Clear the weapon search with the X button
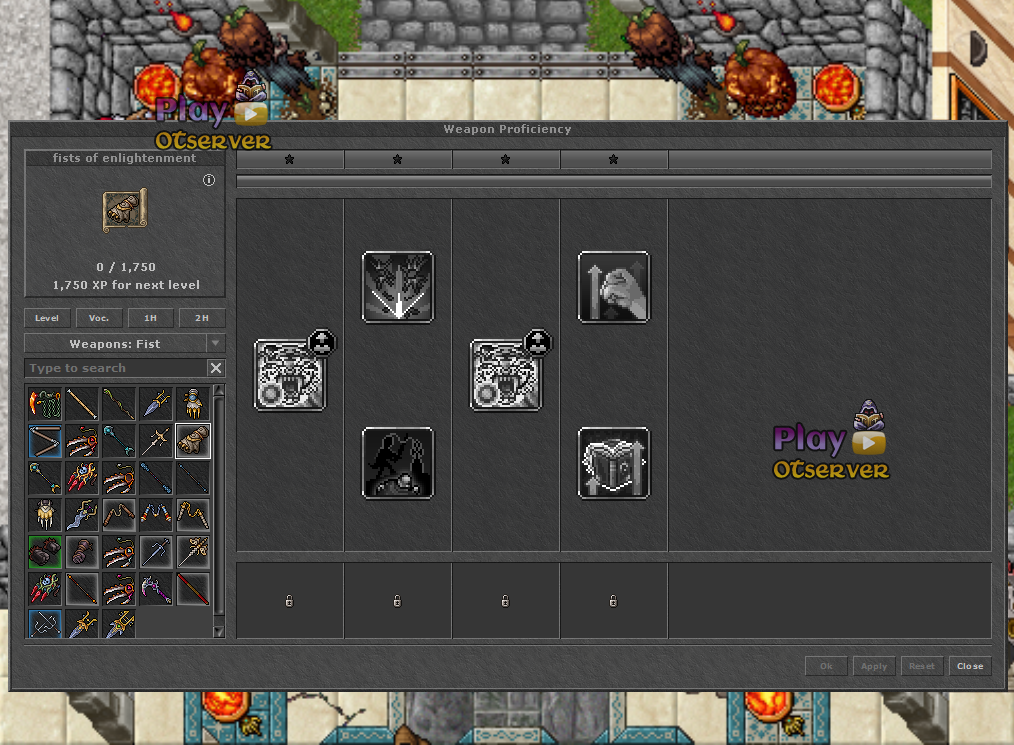This screenshot has height=745, width=1014. [x=216, y=368]
